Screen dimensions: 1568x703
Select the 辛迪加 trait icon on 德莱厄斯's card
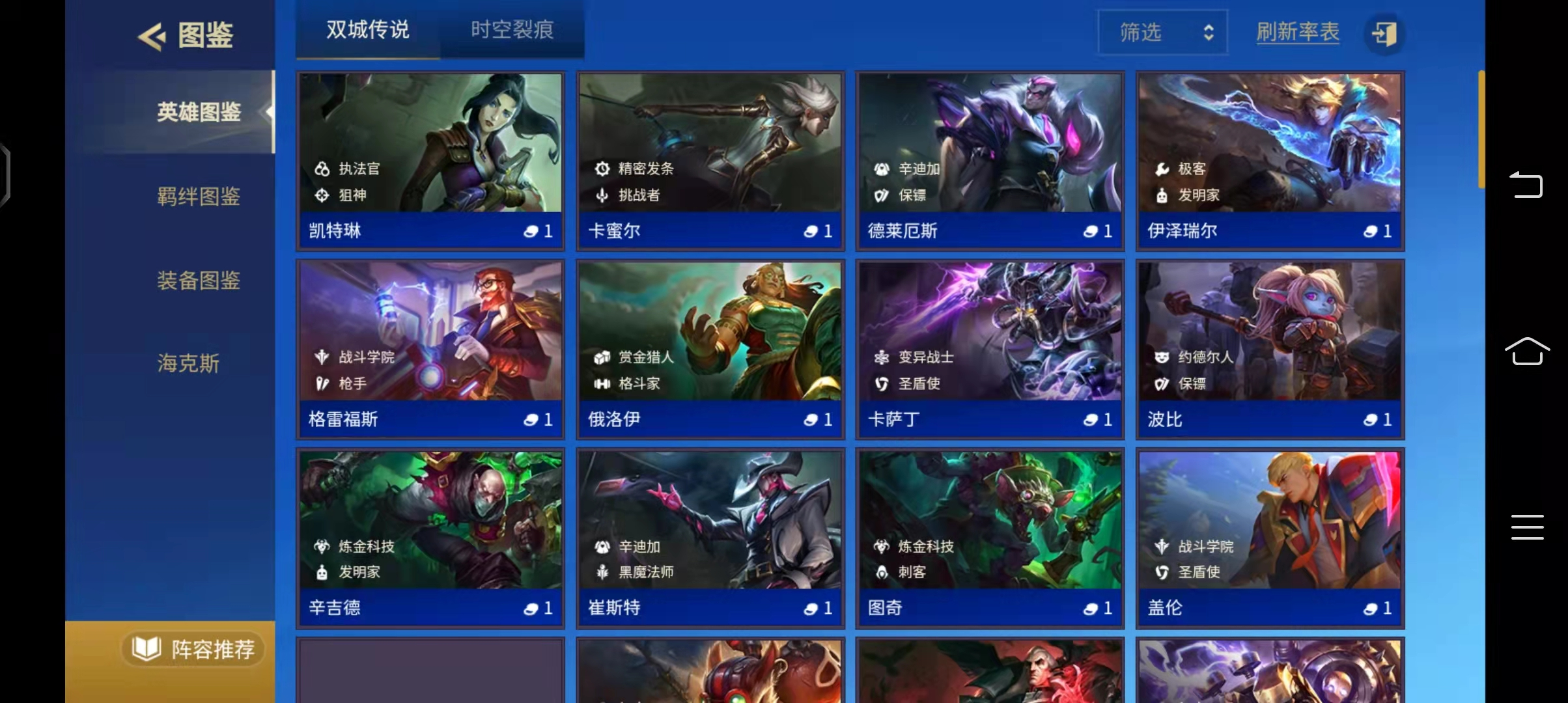[882, 168]
